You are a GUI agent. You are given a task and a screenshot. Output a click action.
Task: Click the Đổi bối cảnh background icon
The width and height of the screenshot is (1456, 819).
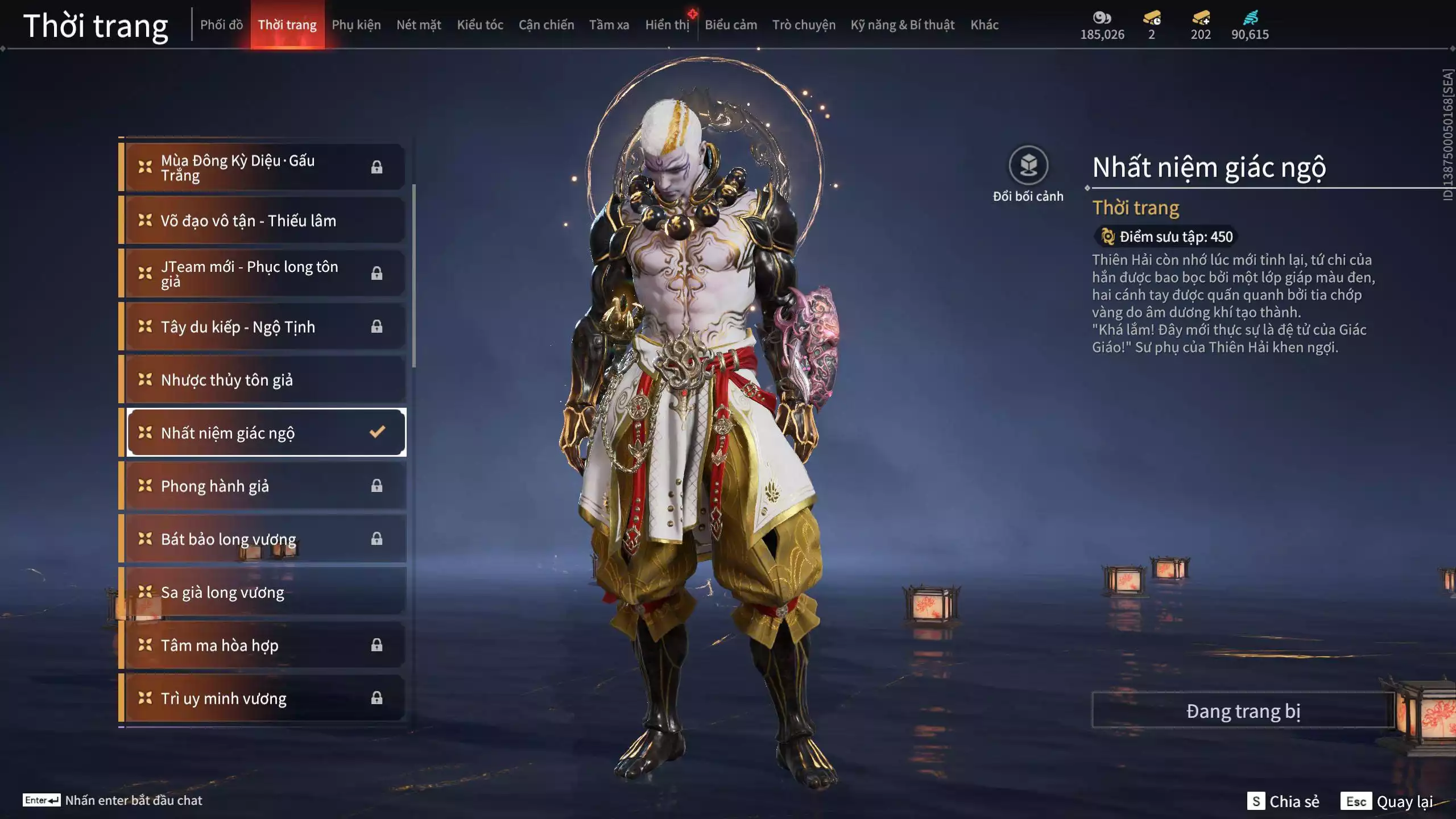coord(1028,166)
